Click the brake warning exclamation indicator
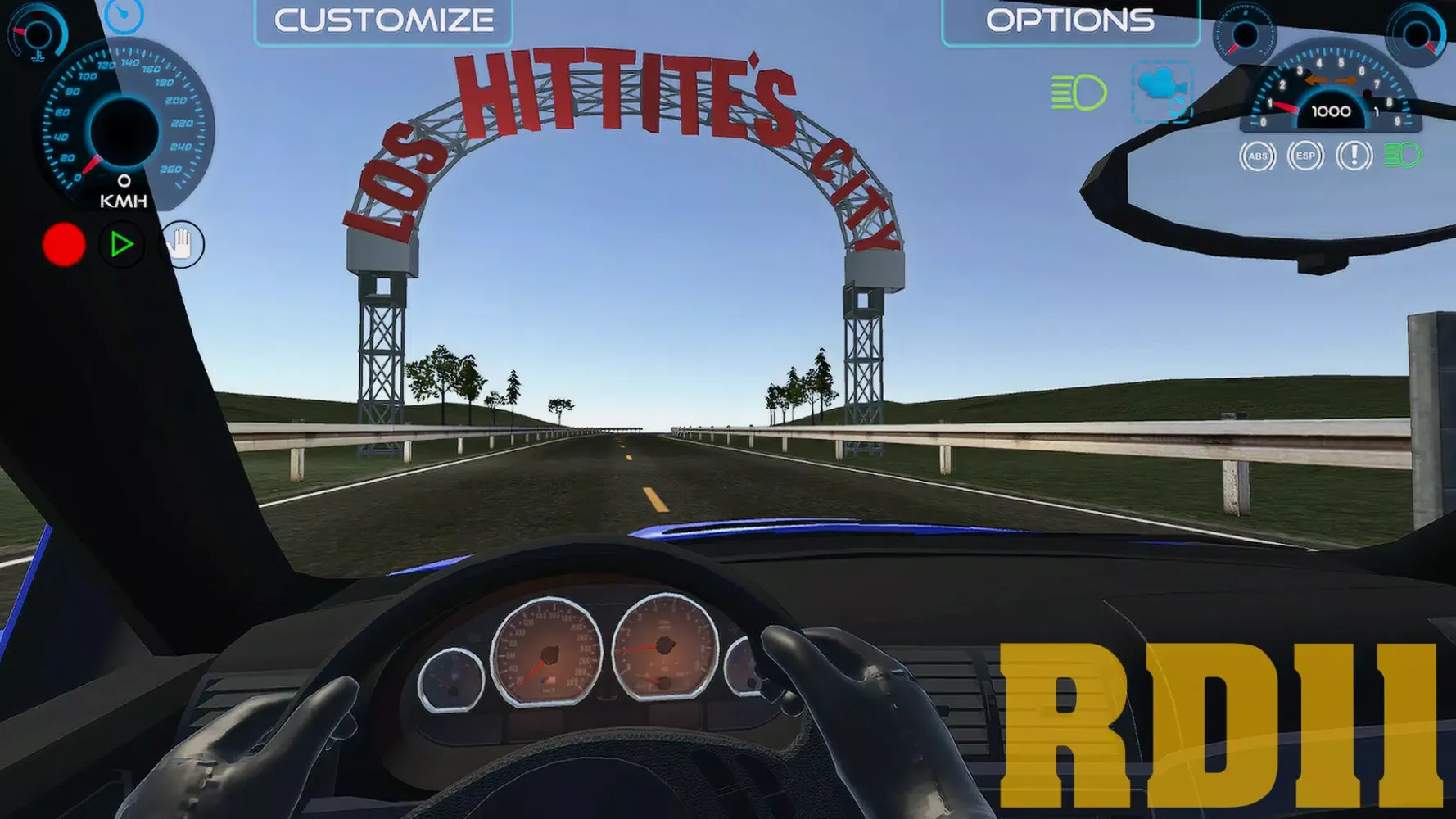Viewport: 1456px width, 819px height. pyautogui.click(x=1354, y=156)
